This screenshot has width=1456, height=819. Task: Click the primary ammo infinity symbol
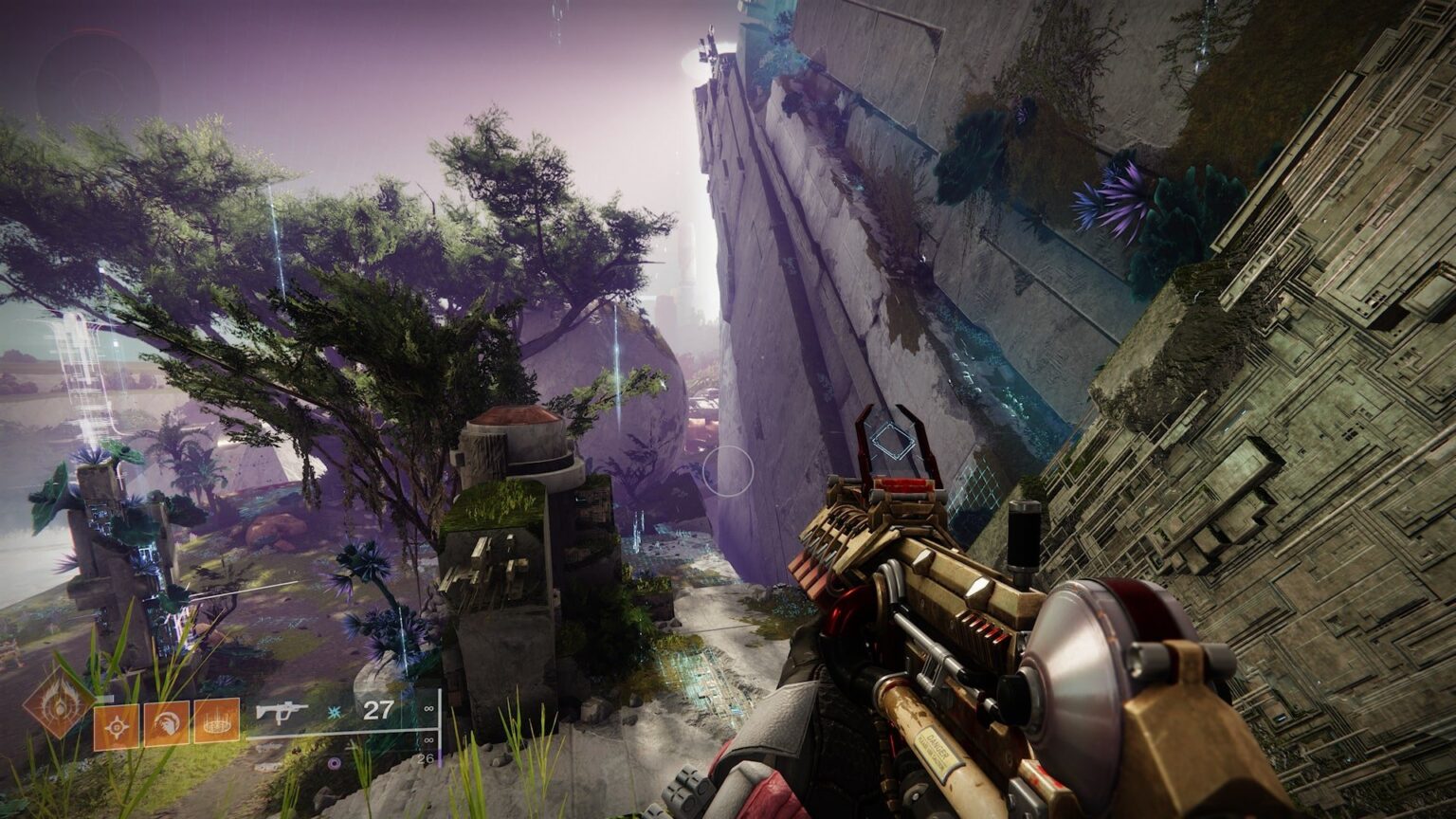click(428, 710)
